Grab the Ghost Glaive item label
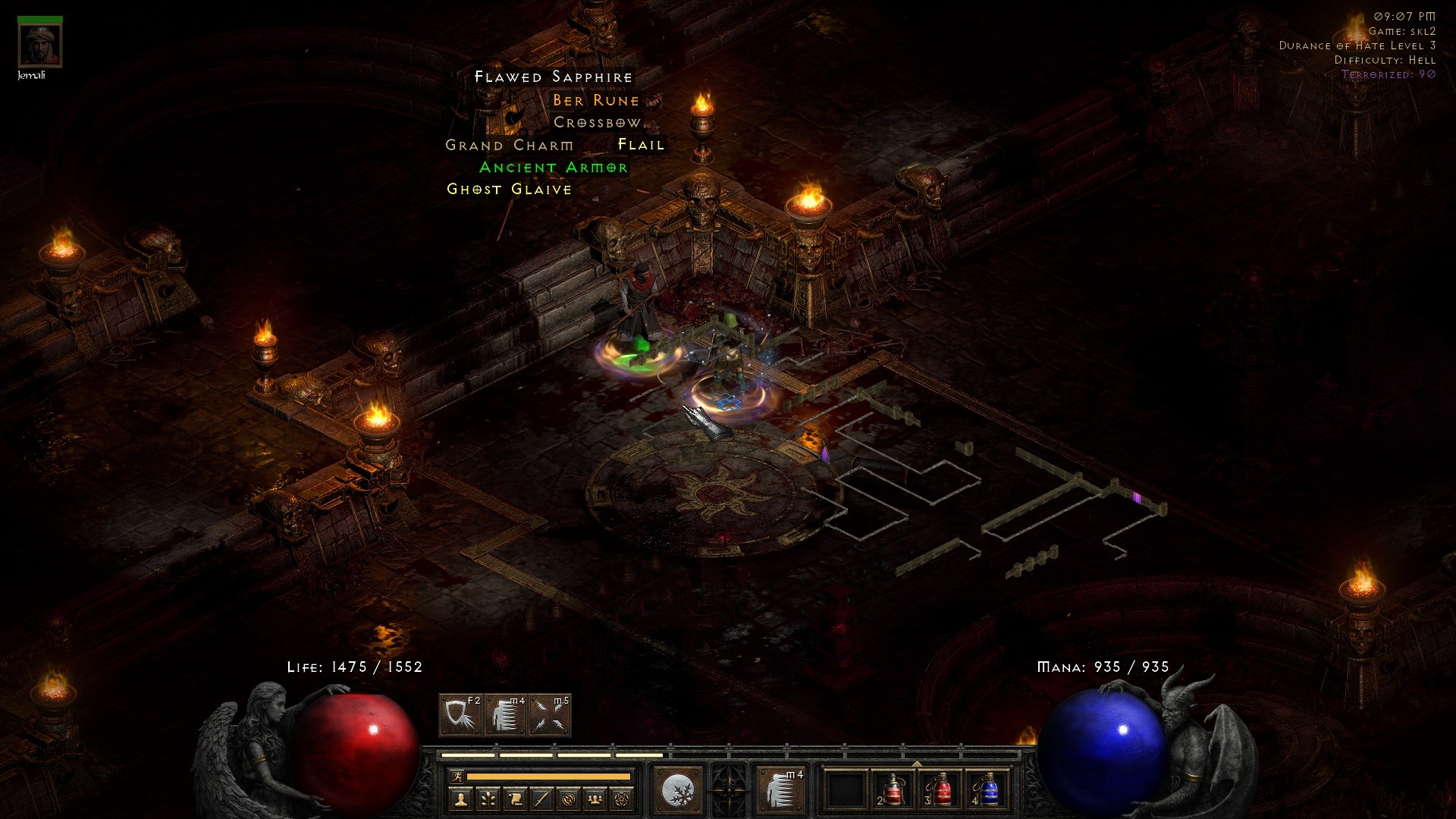Screen dimensions: 1456x819 (509, 189)
